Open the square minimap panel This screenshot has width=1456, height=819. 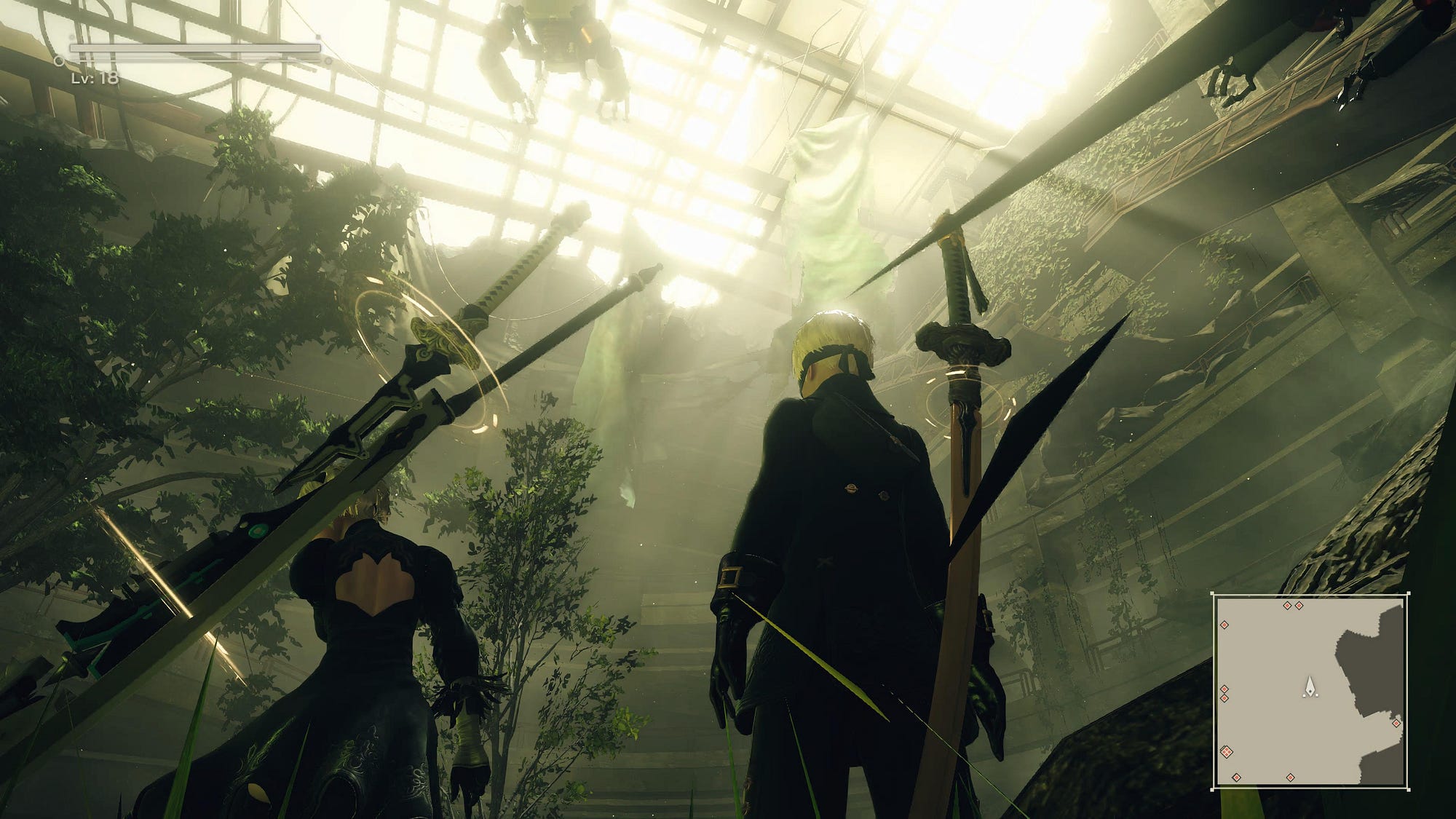(x=1310, y=691)
